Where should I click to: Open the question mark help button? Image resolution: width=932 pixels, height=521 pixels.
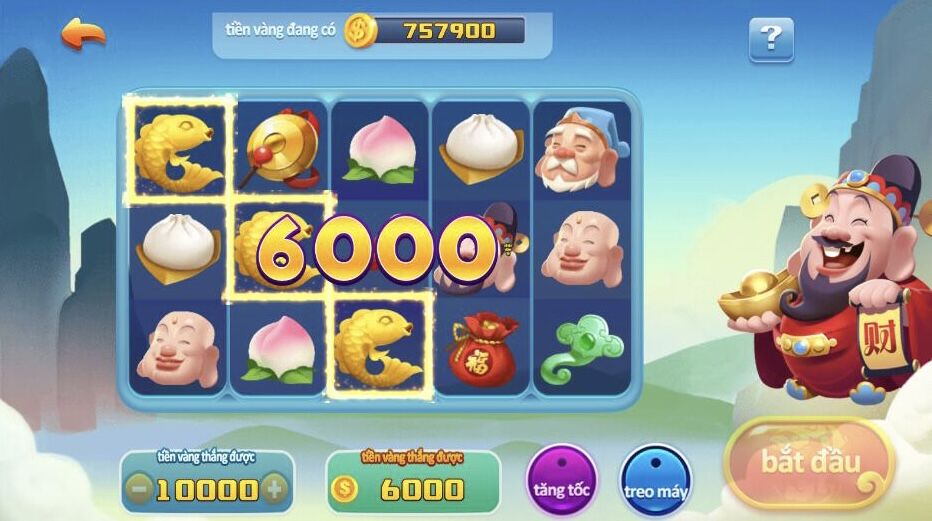[x=771, y=40]
